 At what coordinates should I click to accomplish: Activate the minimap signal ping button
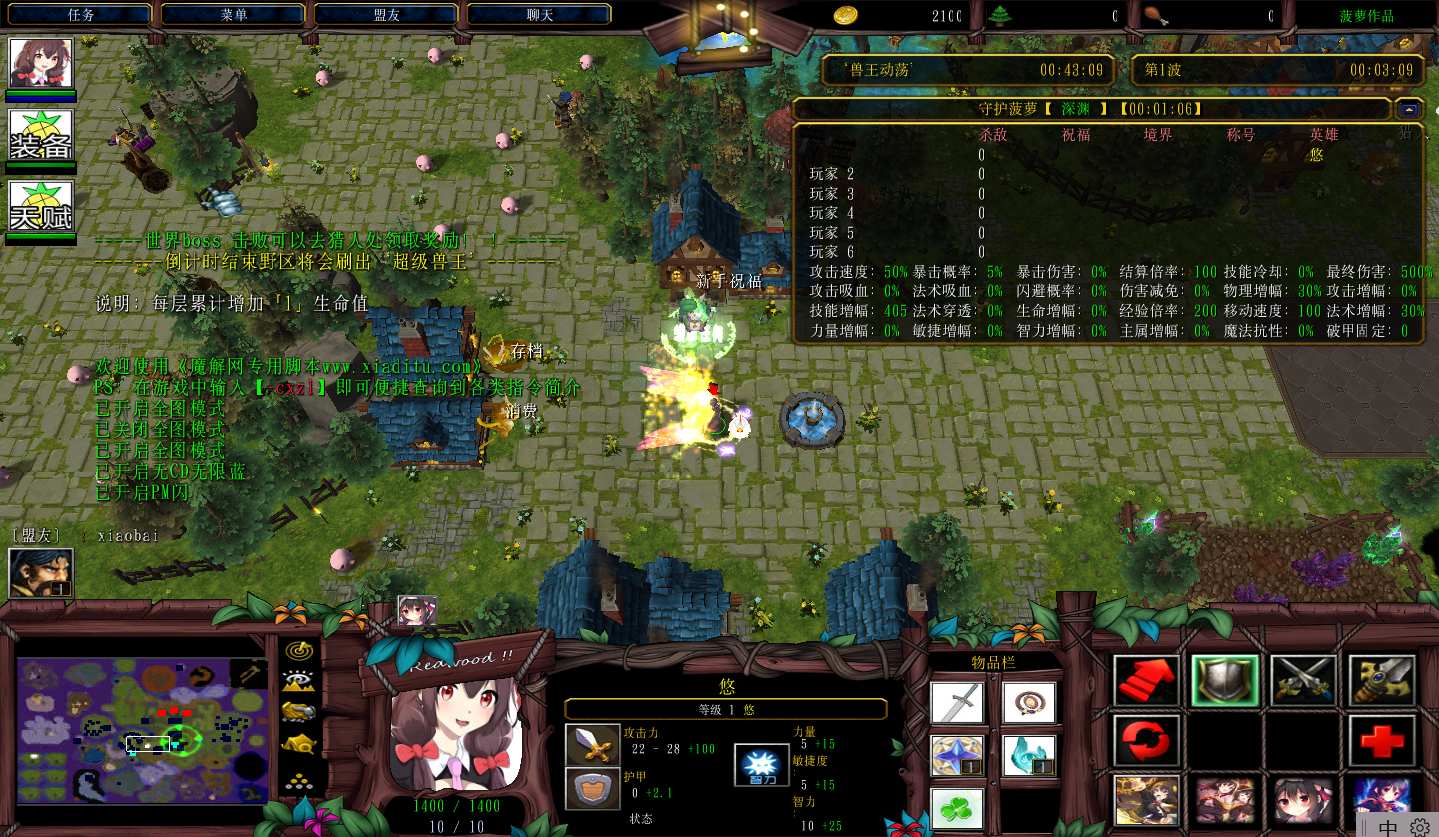pos(298,651)
